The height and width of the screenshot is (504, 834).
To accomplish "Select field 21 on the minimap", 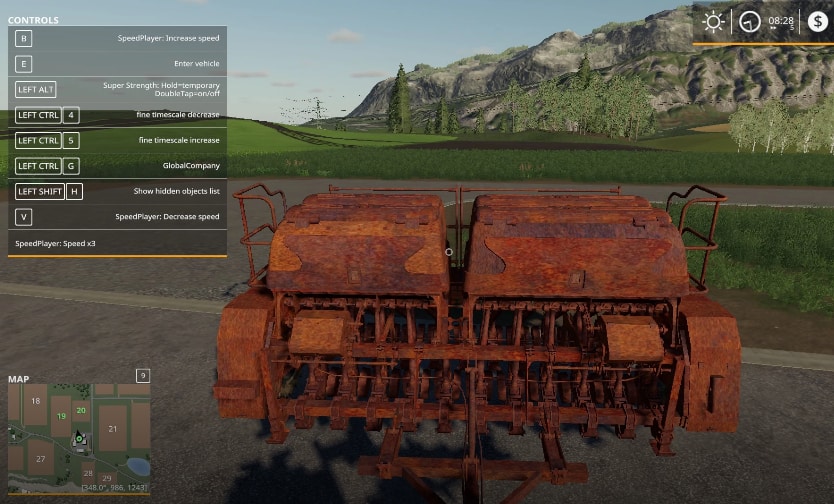I will (x=112, y=429).
